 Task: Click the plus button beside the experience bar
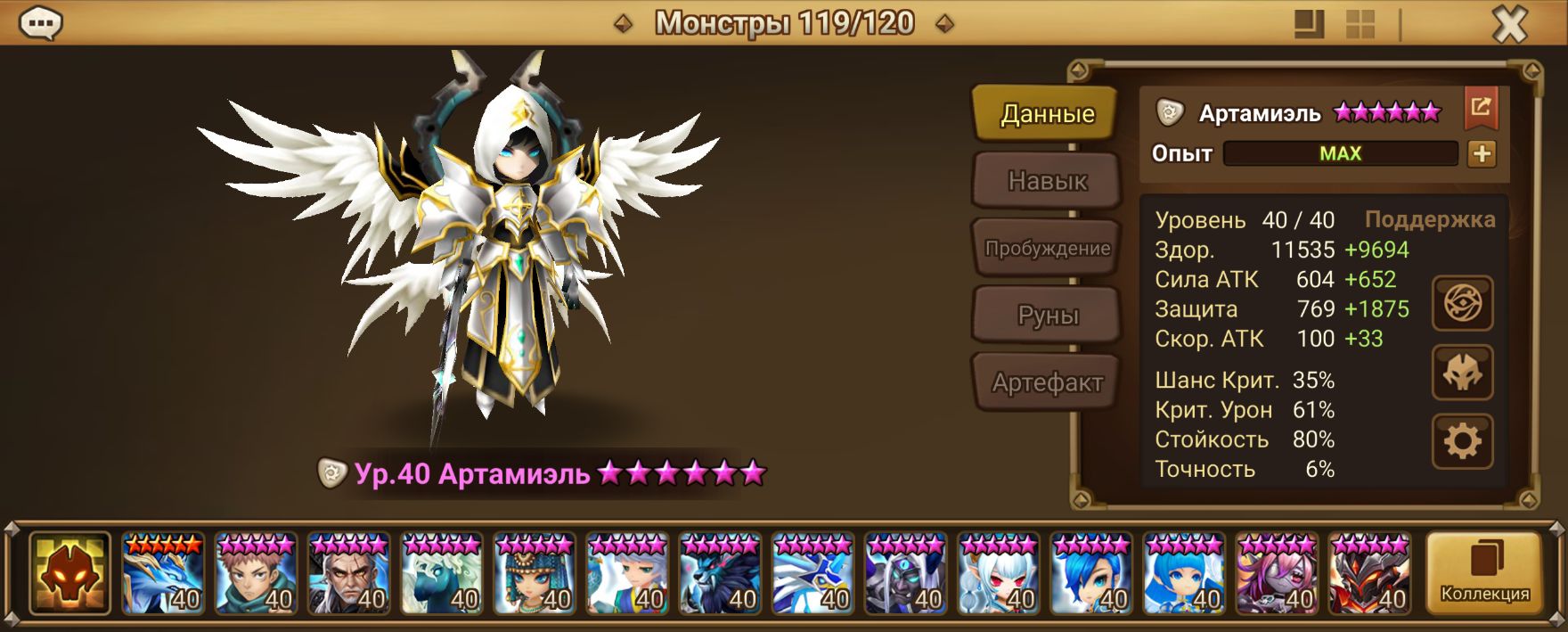[x=1482, y=153]
